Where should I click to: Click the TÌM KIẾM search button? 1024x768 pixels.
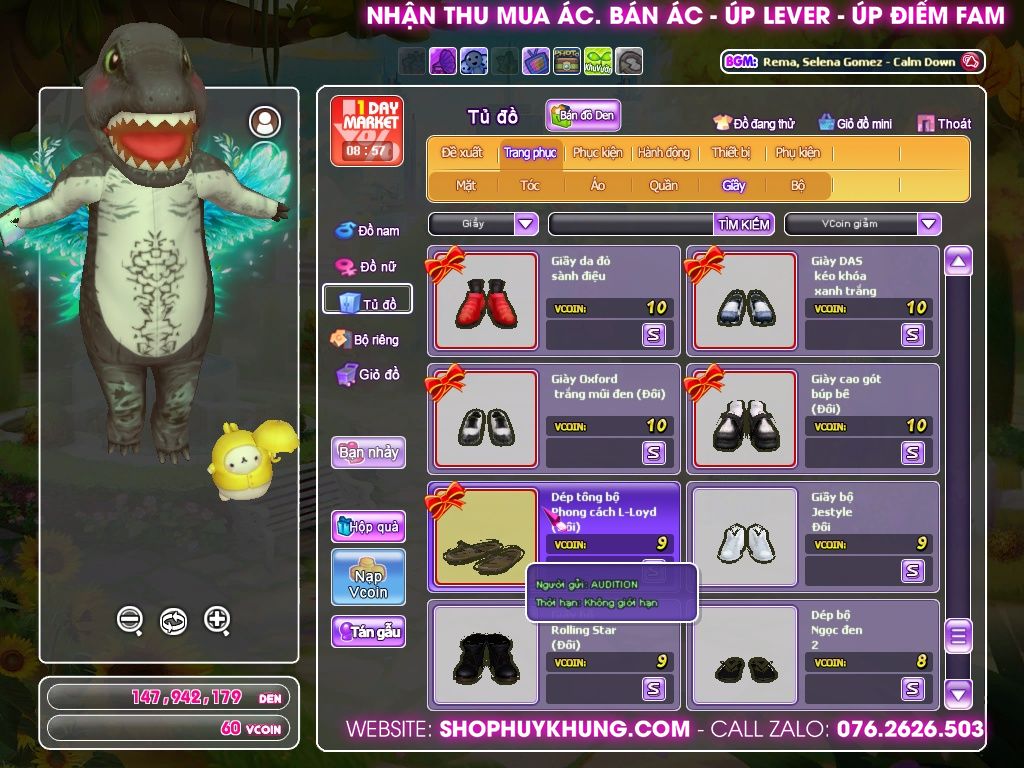[x=743, y=224]
